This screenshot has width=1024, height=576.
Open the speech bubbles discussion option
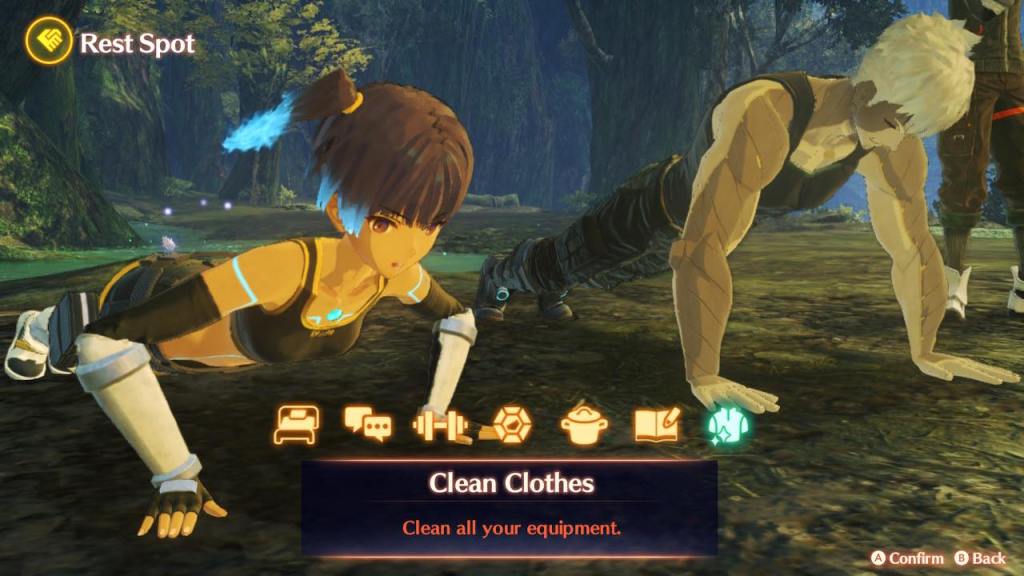[367, 425]
